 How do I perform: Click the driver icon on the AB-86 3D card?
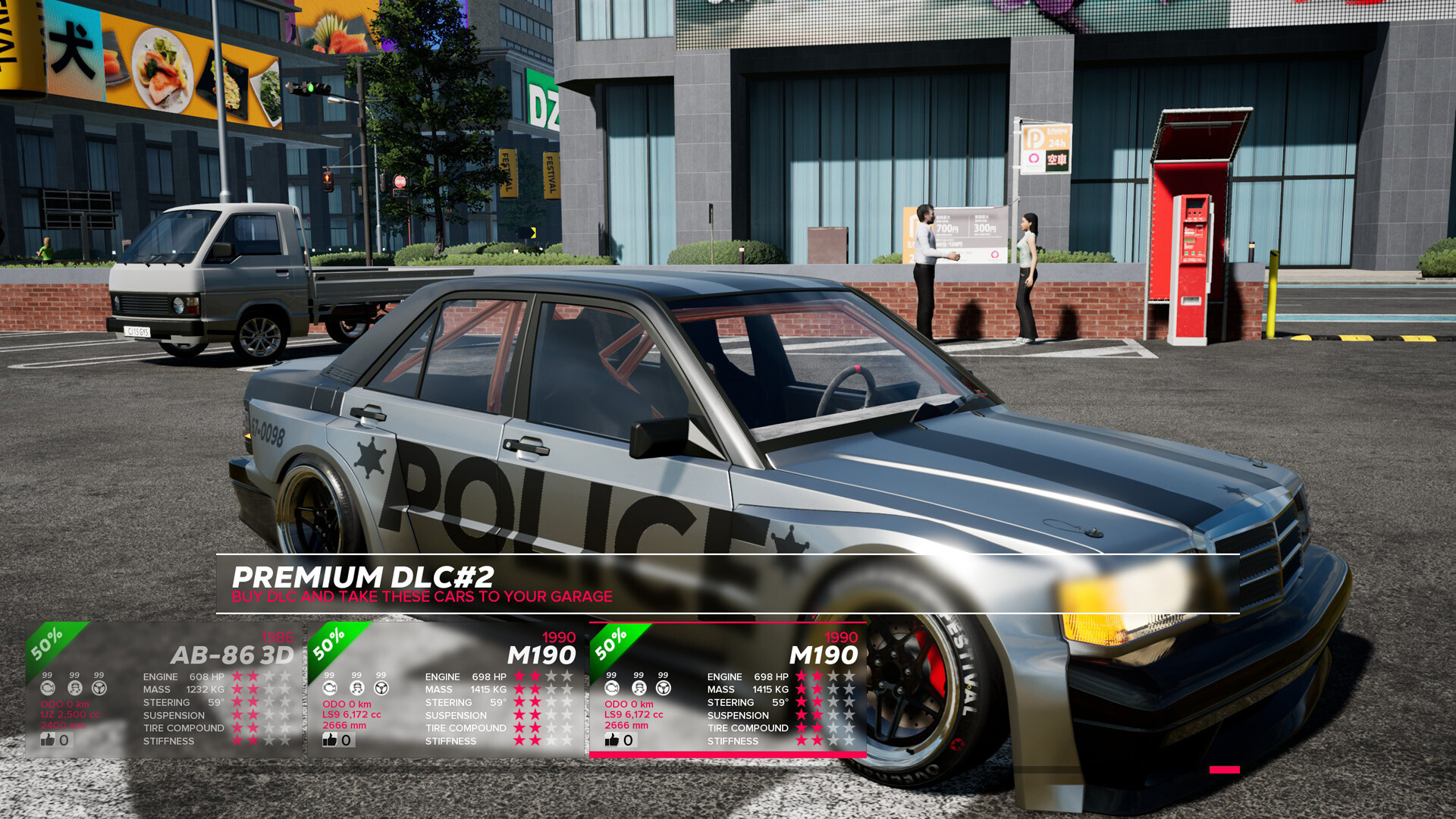74,688
